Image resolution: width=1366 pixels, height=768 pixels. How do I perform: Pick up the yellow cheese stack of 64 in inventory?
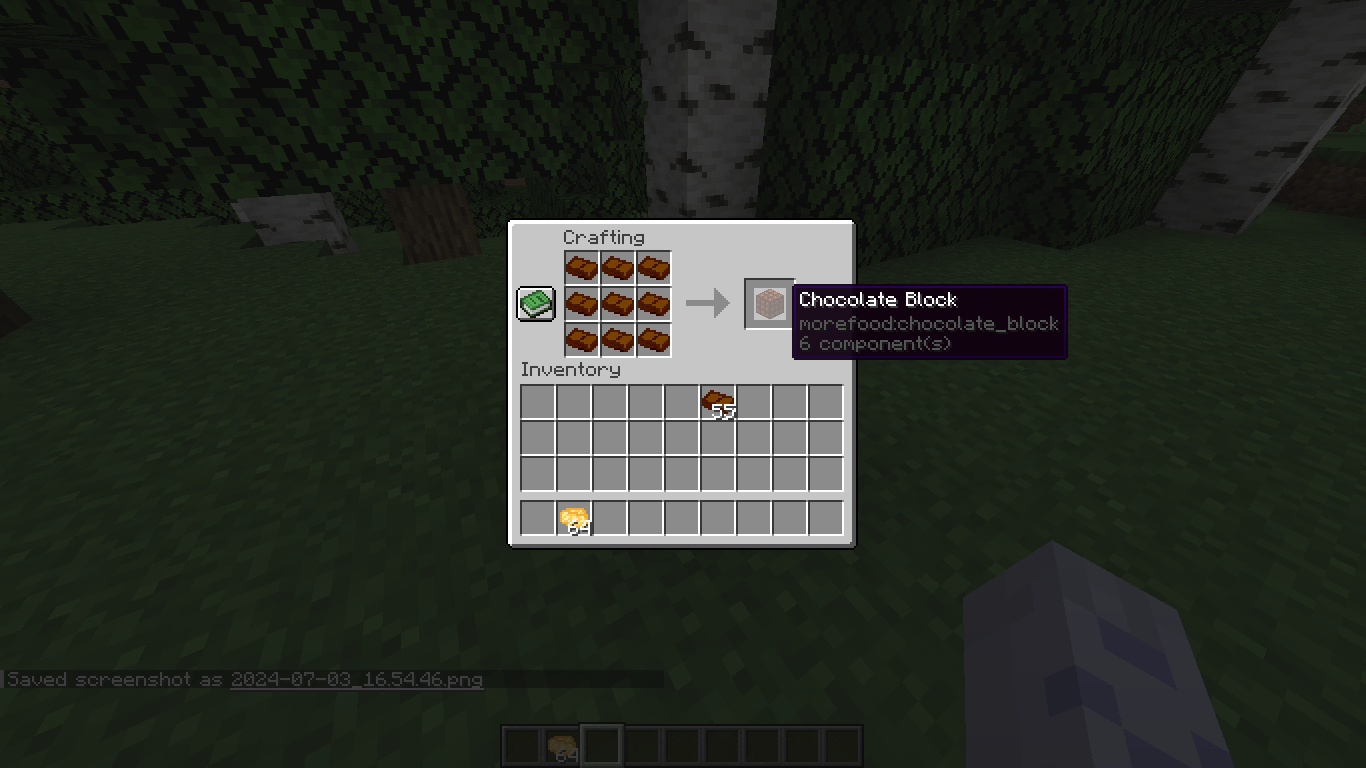(576, 516)
